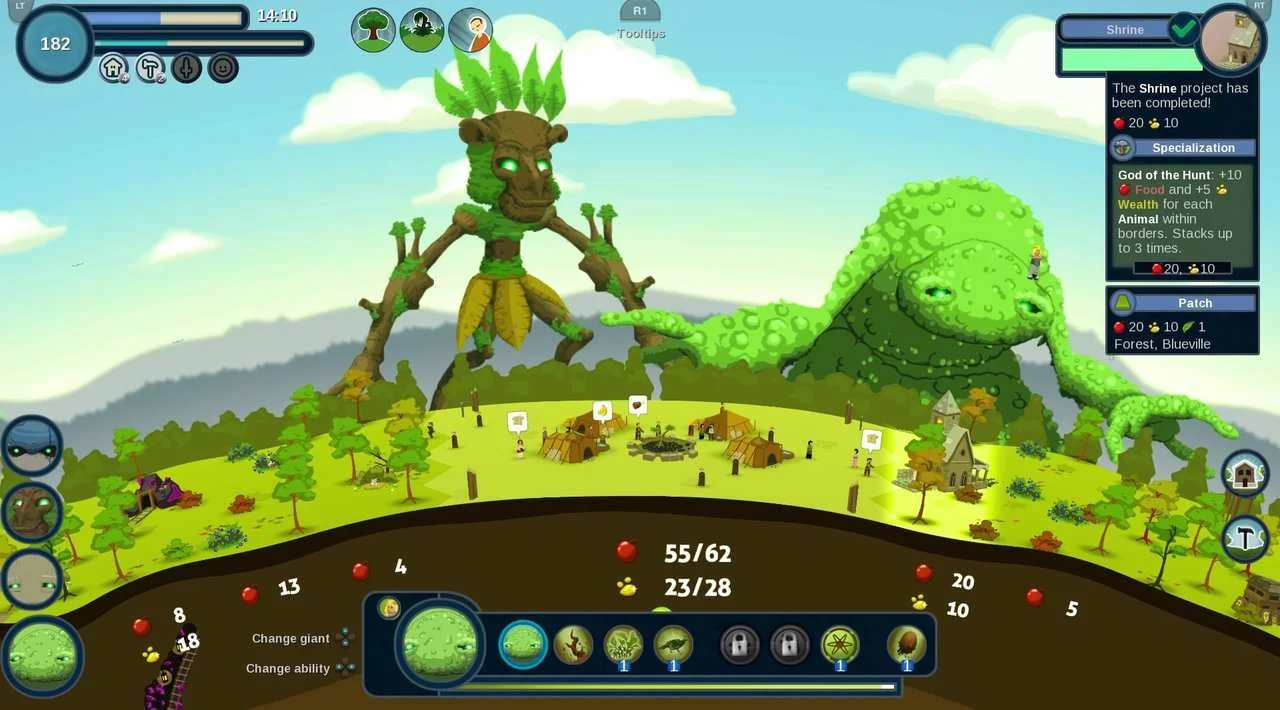Open the monk villager icon at top
Viewport: 1280px width, 710px height.
click(x=470, y=30)
